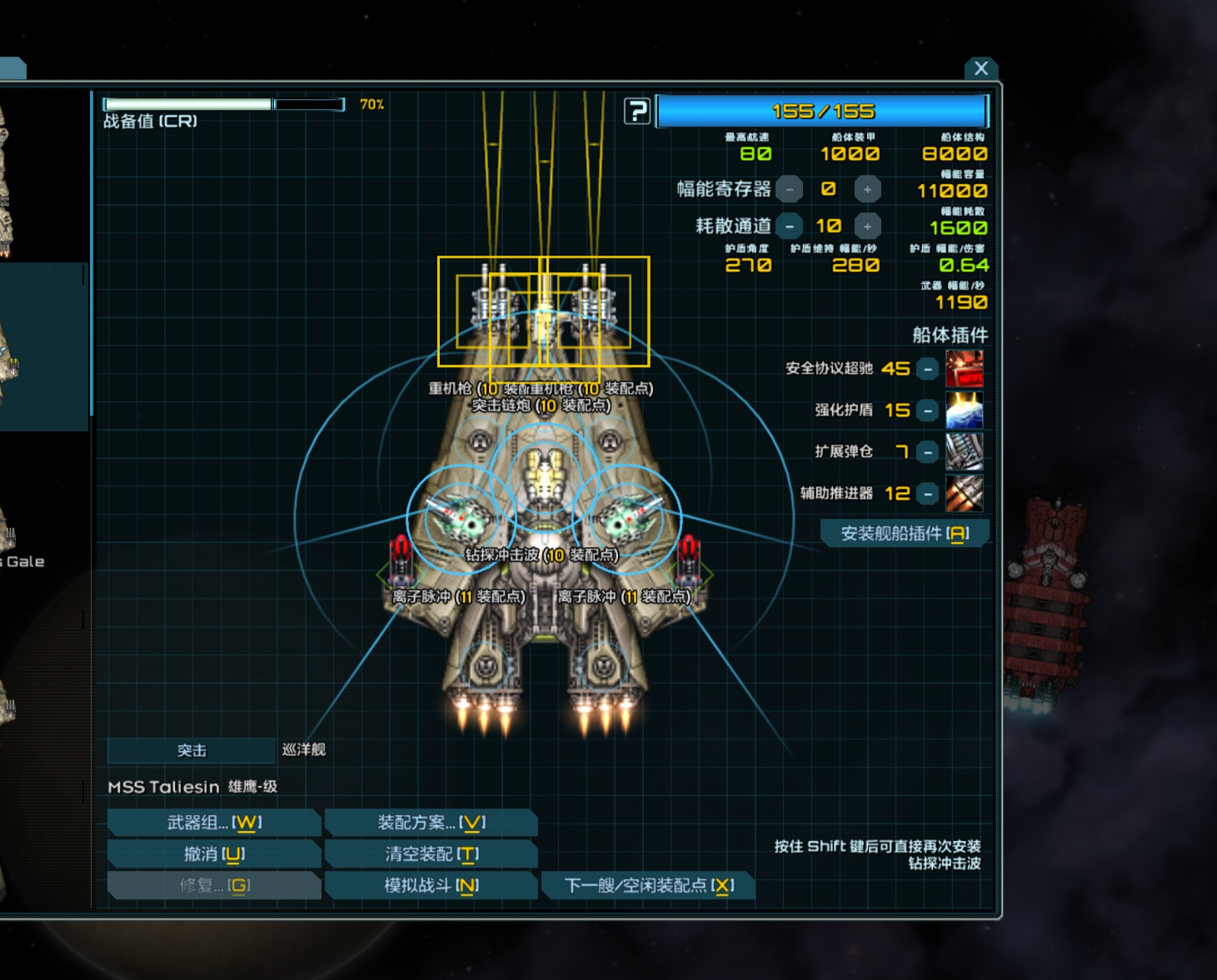Increase flux capacitors (幅能寄存器) count
This screenshot has height=980, width=1217.
867,189
